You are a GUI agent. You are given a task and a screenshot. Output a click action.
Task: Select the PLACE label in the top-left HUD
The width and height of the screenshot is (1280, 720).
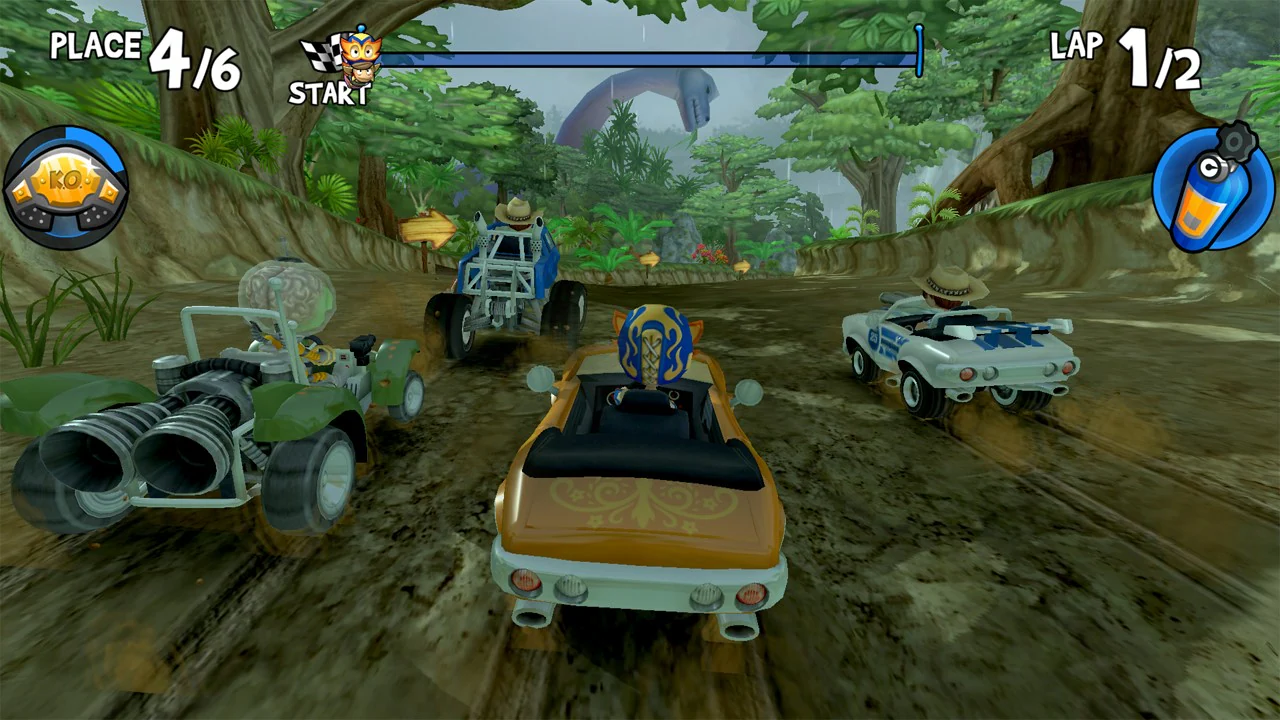[x=95, y=46]
